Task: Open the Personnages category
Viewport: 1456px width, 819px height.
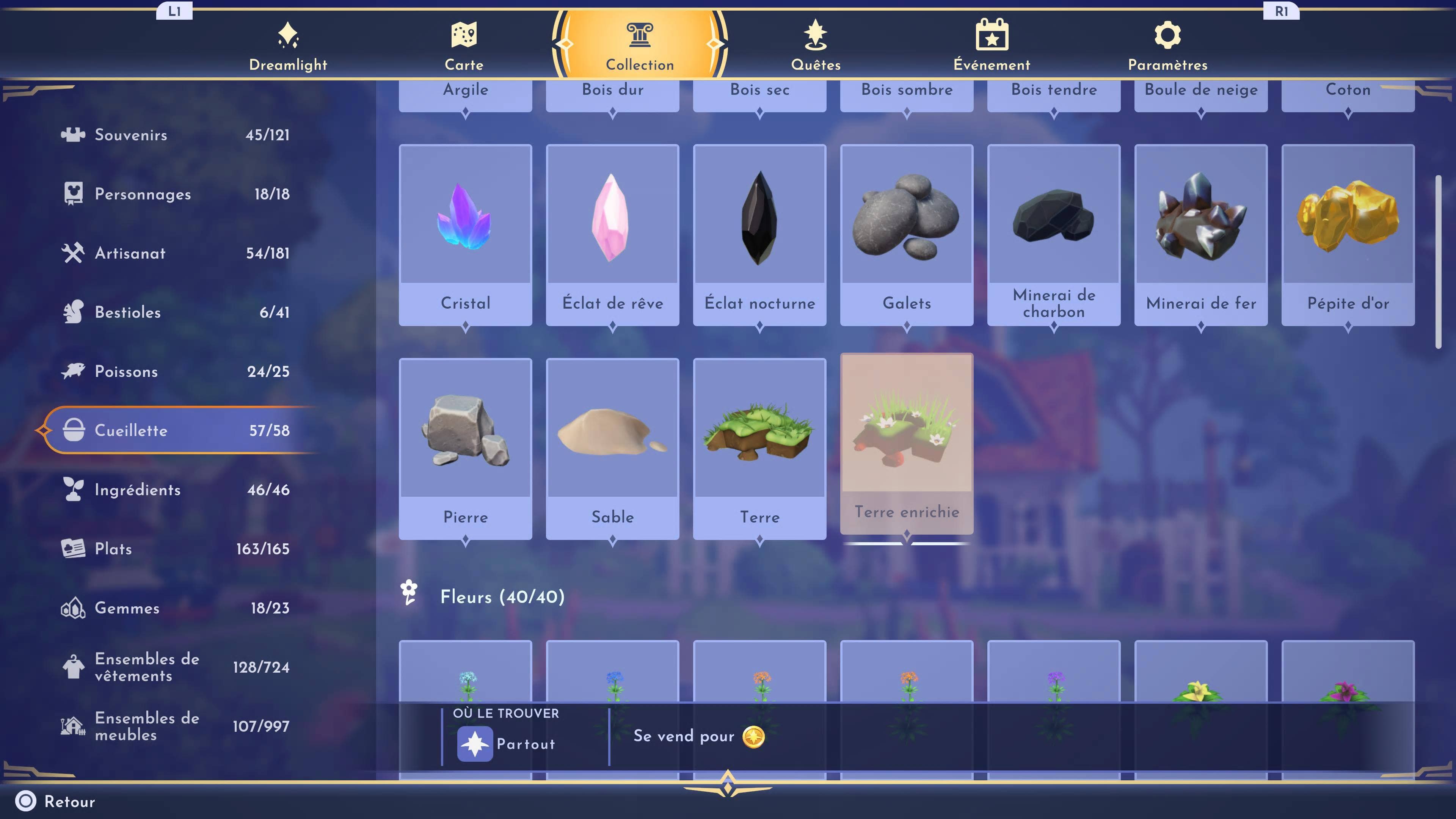Action: pos(175,194)
